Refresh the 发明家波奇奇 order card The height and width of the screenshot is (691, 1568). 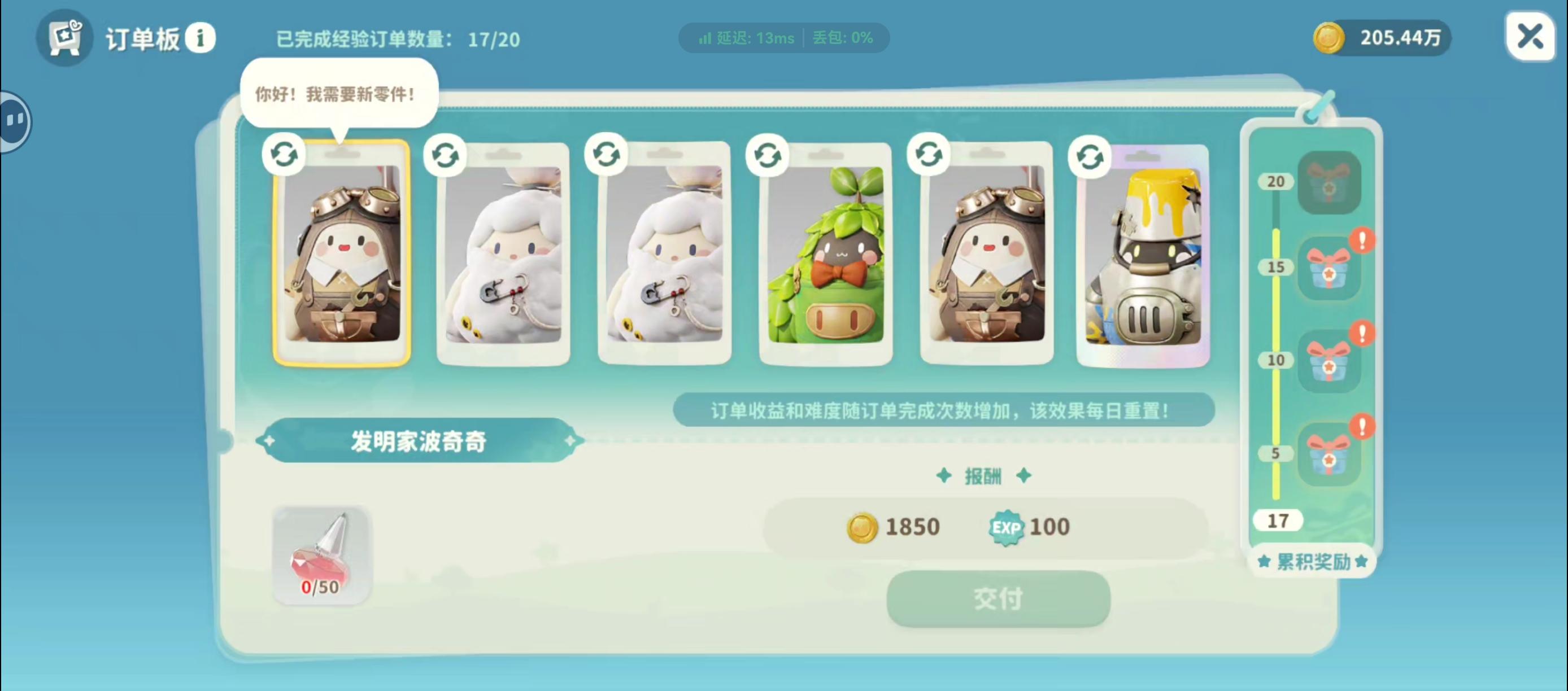click(x=284, y=154)
